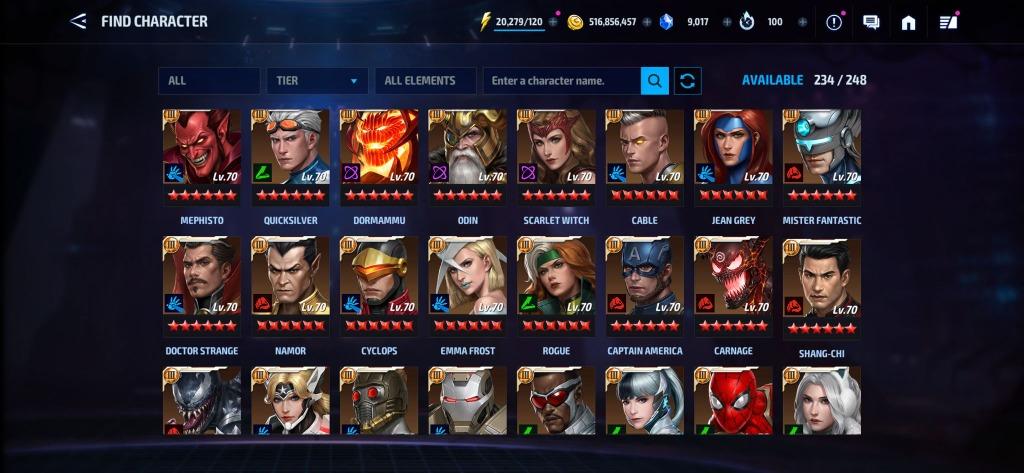
Task: Open the ALL ELEMENTS filter
Action: coord(425,81)
